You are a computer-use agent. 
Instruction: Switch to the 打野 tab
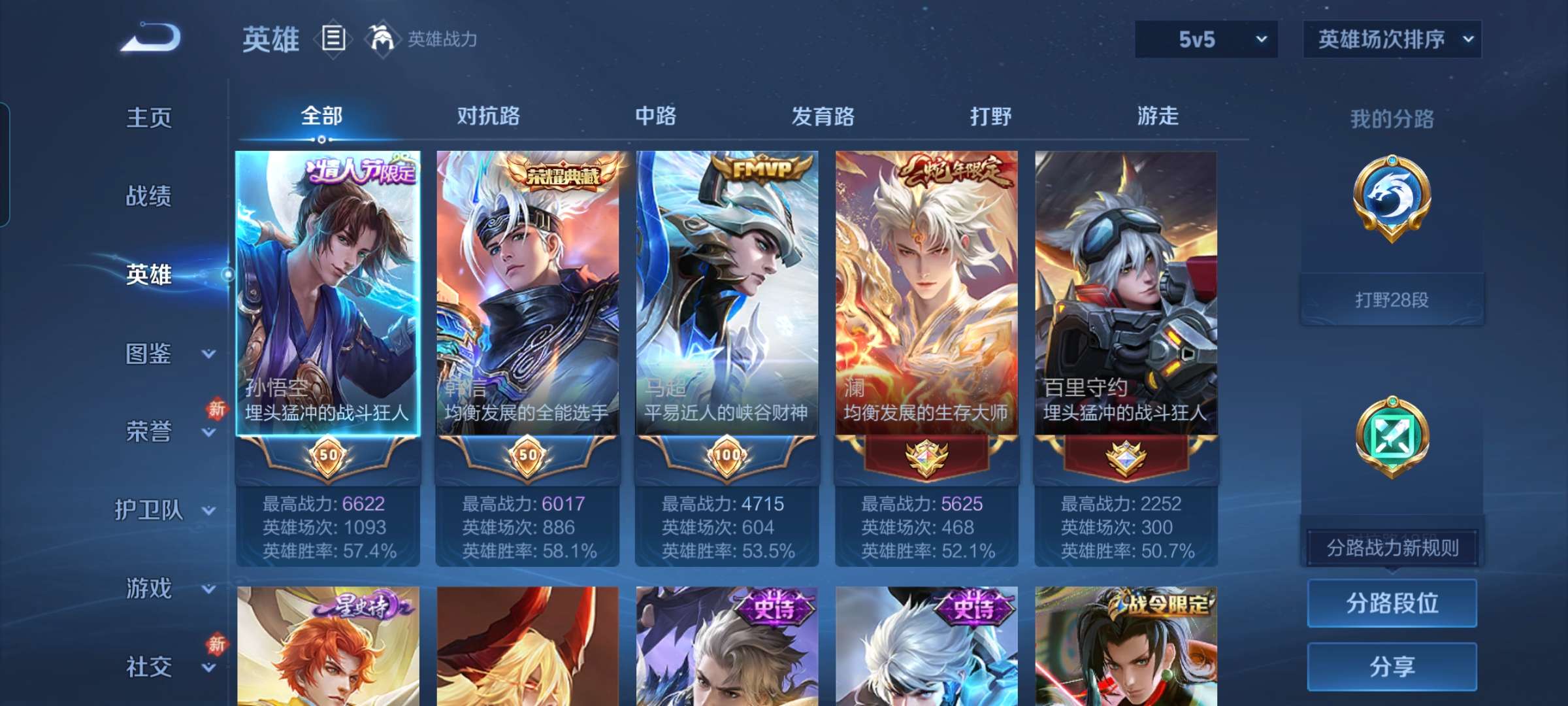(990, 116)
